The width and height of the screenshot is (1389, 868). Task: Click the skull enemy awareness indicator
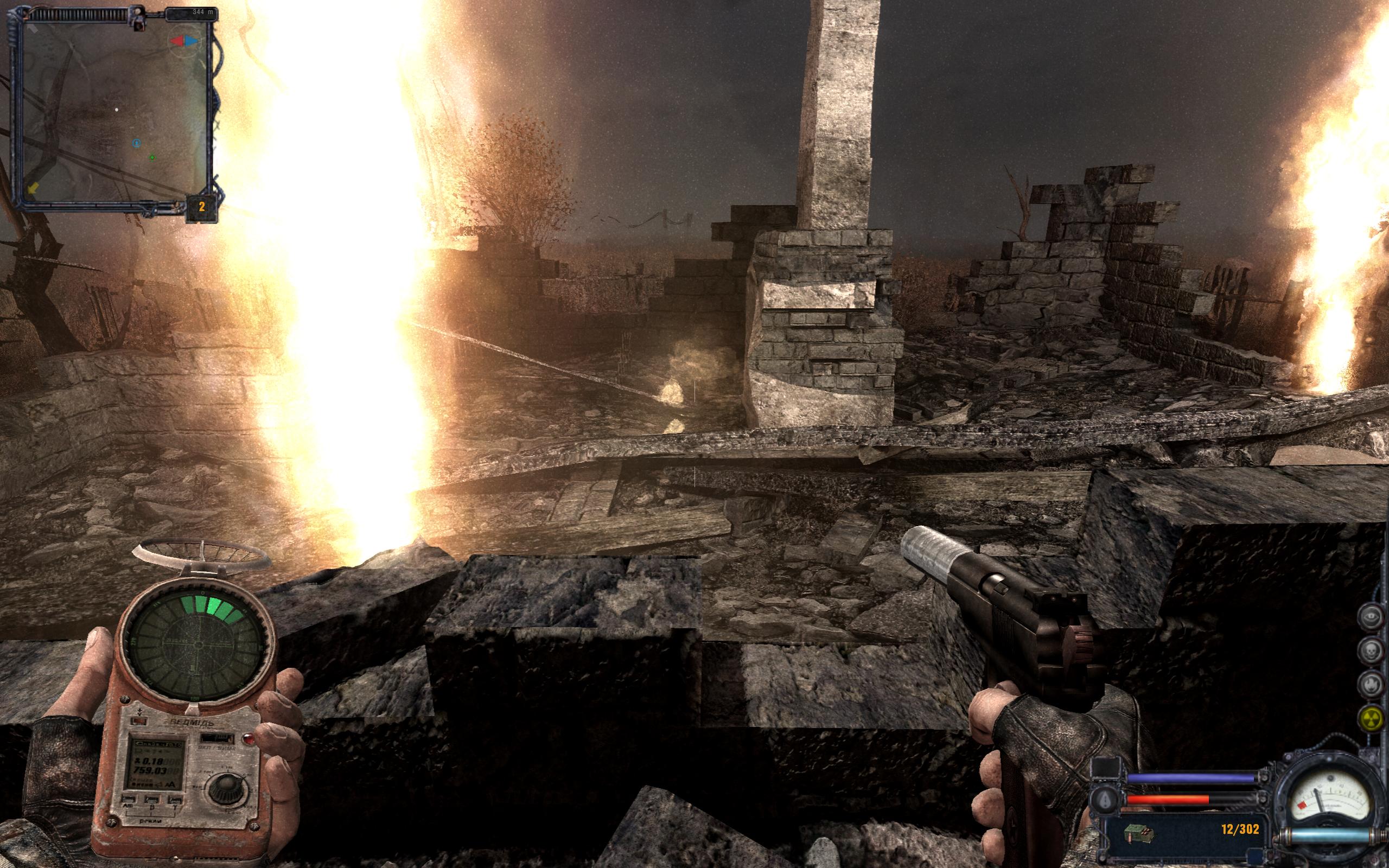(x=1371, y=650)
